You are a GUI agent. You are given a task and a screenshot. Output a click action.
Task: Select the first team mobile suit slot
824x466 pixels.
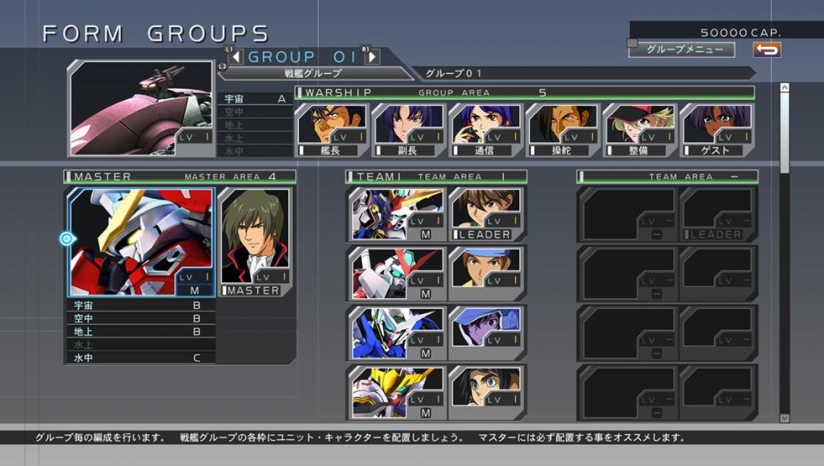[x=397, y=214]
